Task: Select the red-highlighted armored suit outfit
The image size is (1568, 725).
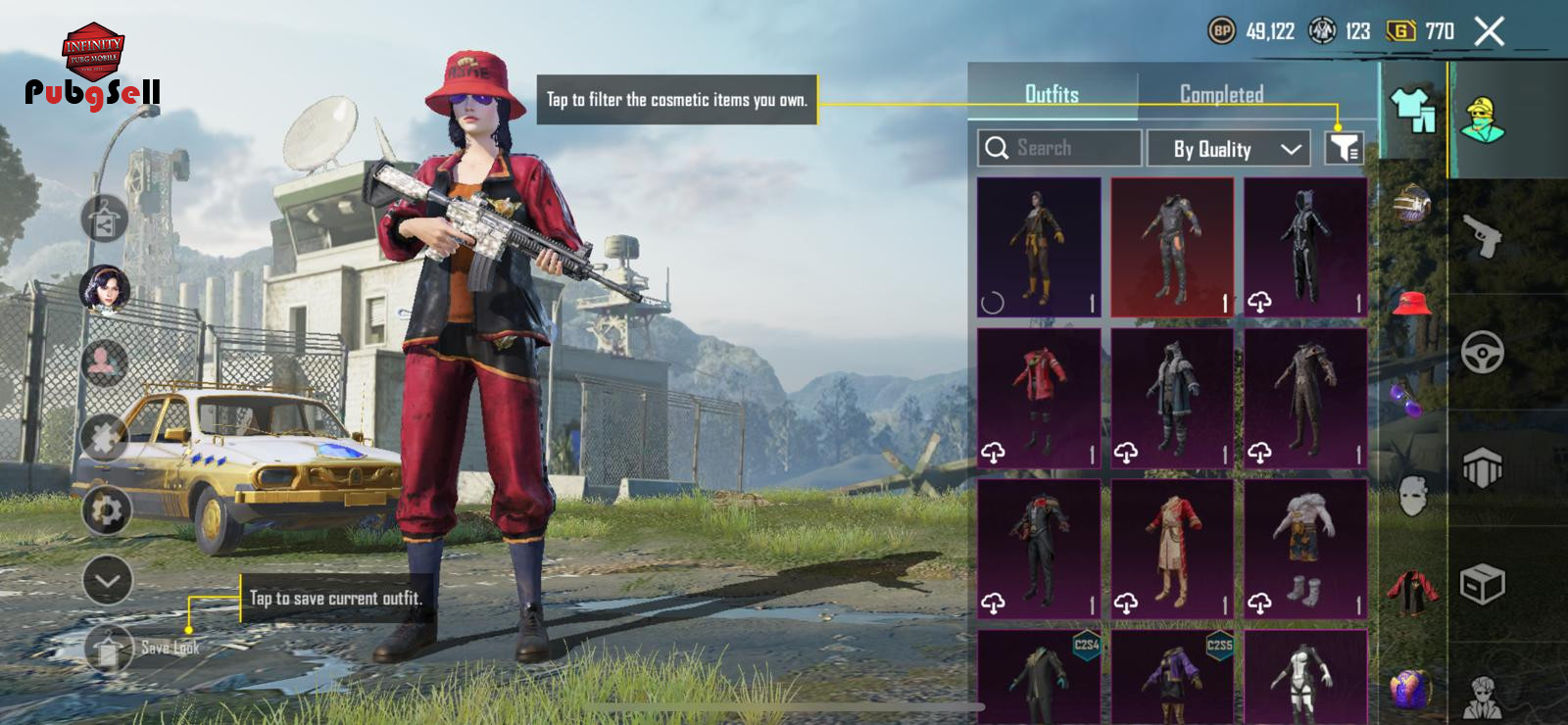Action: 1172,247
